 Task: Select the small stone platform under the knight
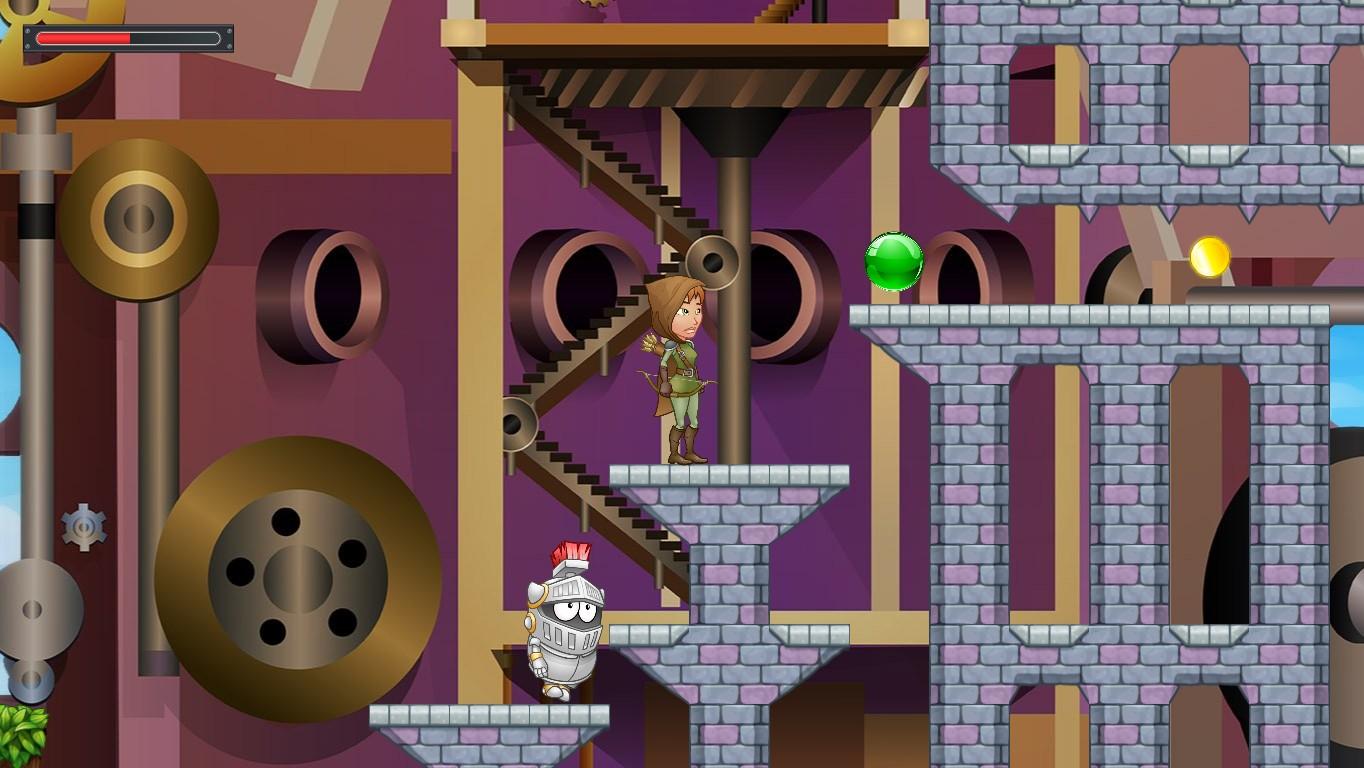click(490, 715)
